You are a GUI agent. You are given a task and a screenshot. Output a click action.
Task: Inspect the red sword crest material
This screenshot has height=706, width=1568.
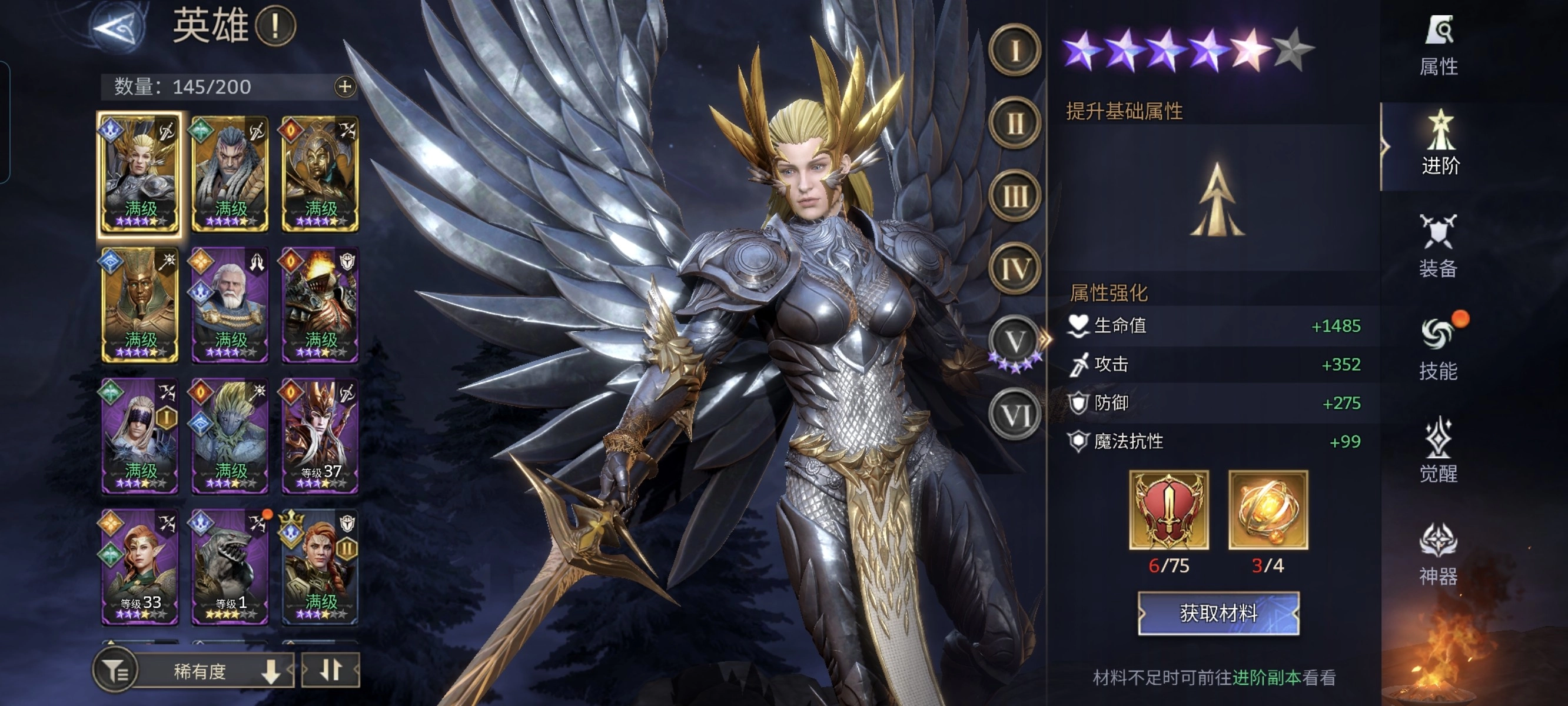pyautogui.click(x=1169, y=510)
